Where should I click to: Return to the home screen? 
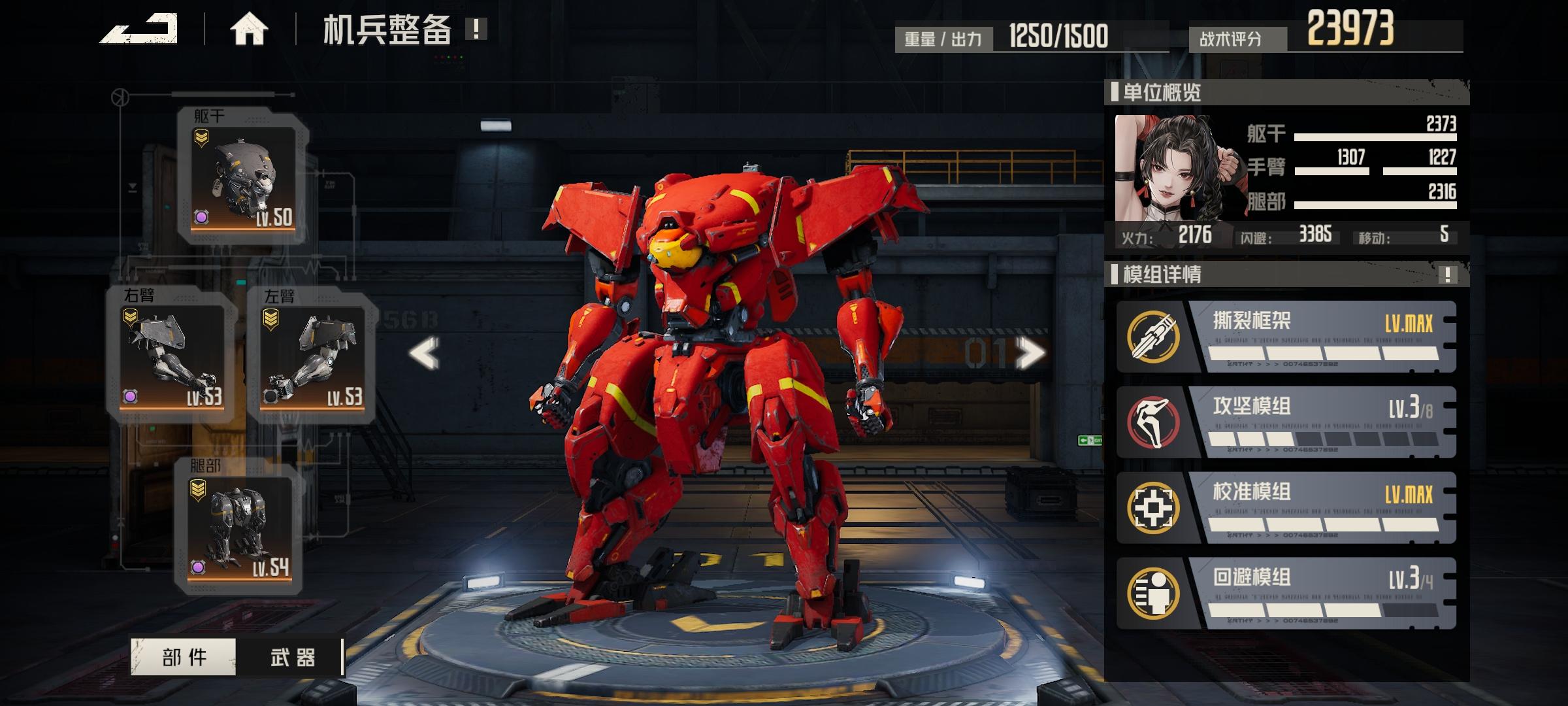249,30
